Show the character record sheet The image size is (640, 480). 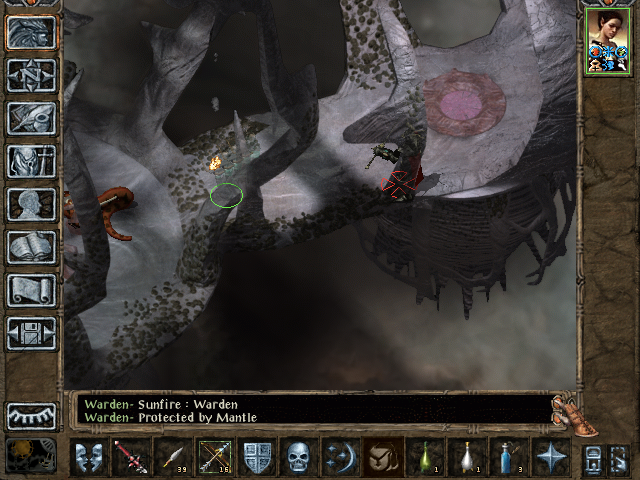pos(31,204)
